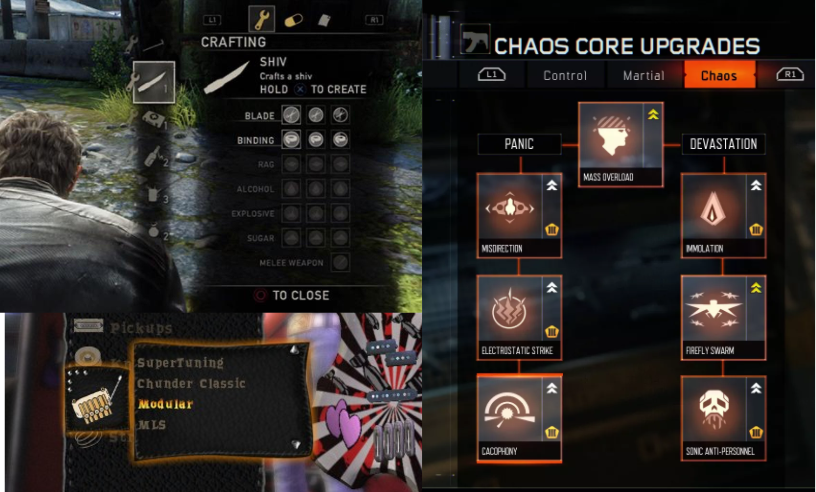Viewport: 816px width, 492px height.
Task: Select the Chaos tab
Action: (x=719, y=75)
